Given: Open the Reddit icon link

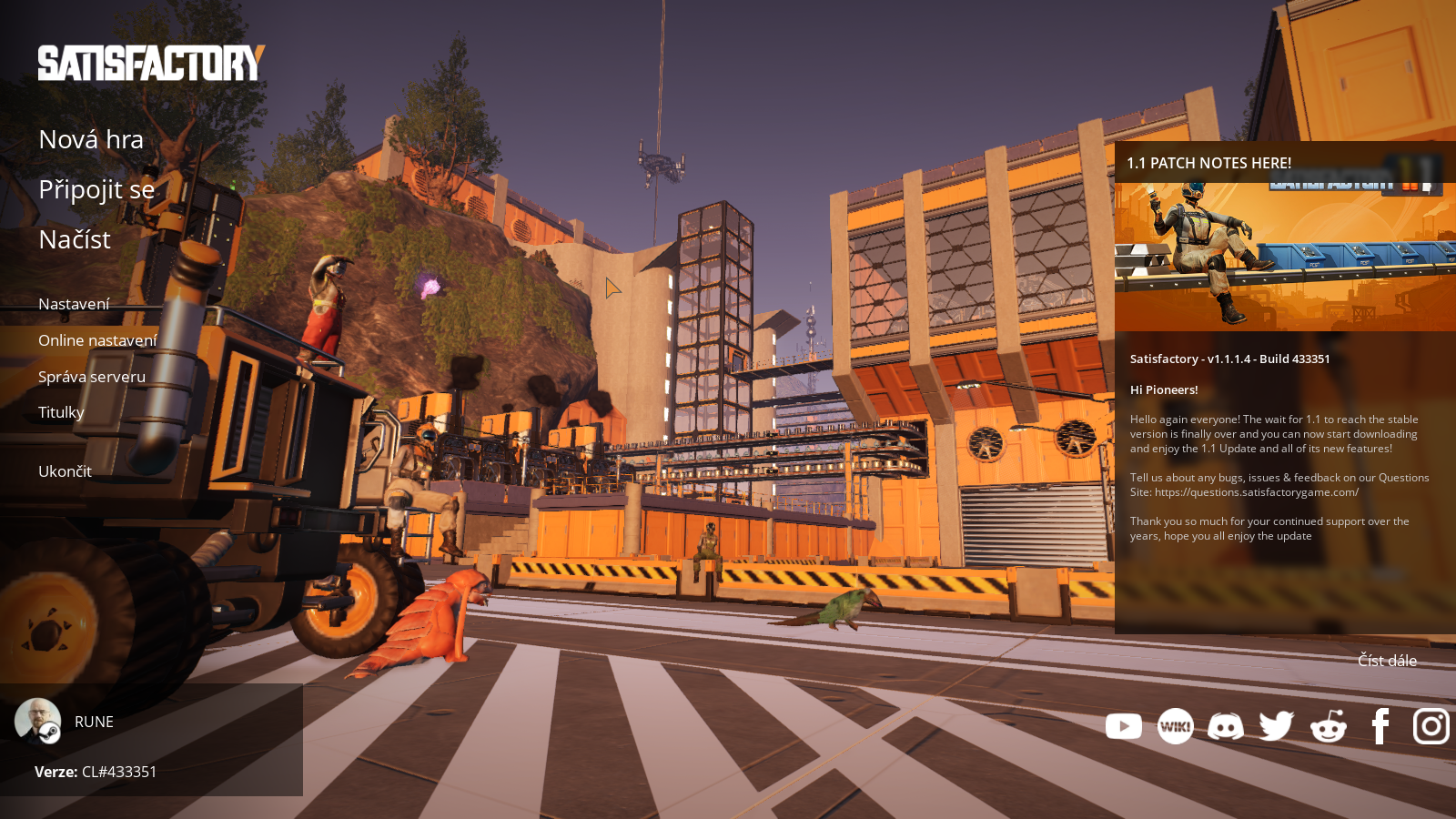Looking at the screenshot, I should (1329, 726).
